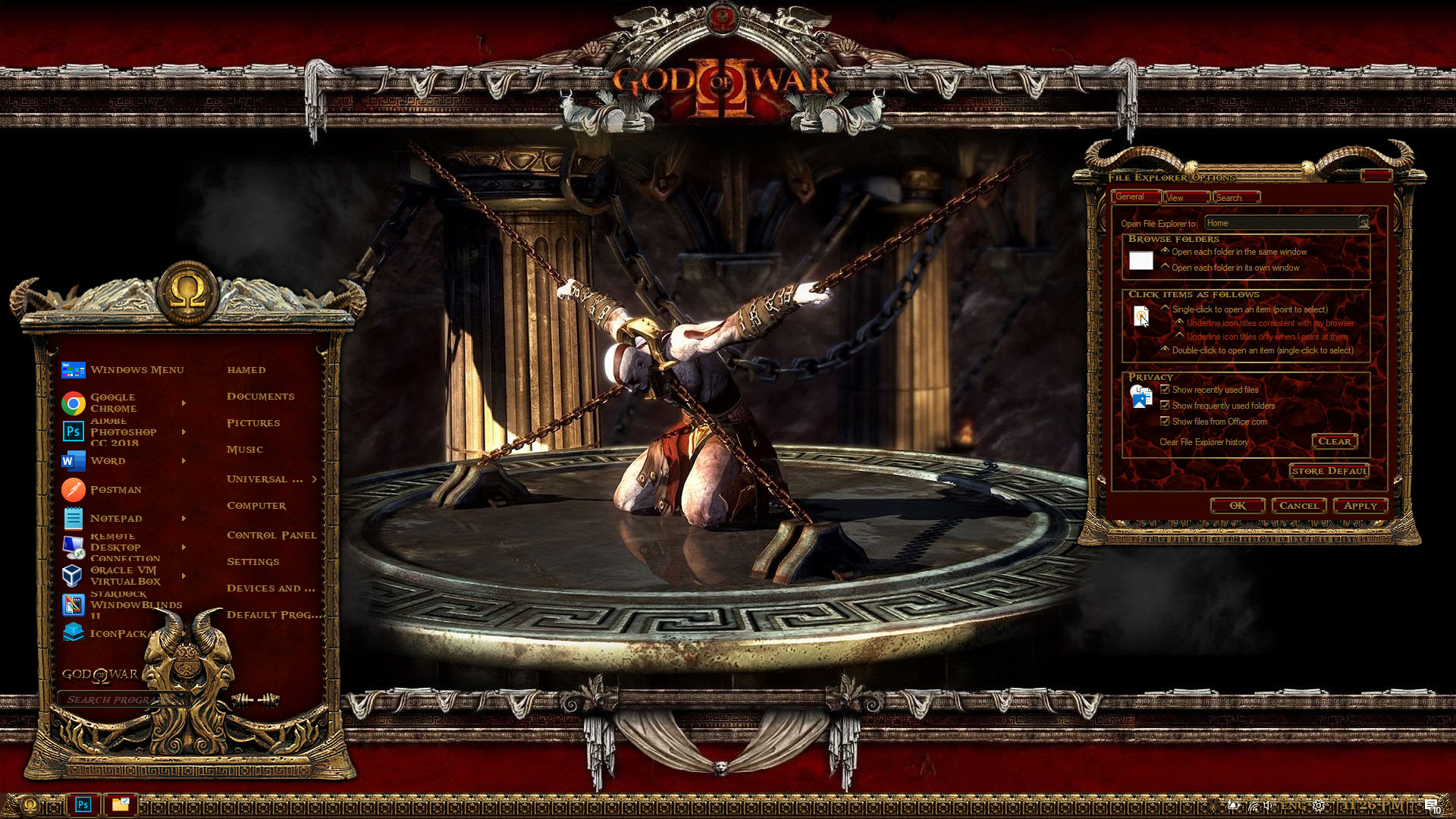Screen dimensions: 1456x819
Task: Toggle 'Show files from Office.com' checkbox
Action: click(1166, 422)
